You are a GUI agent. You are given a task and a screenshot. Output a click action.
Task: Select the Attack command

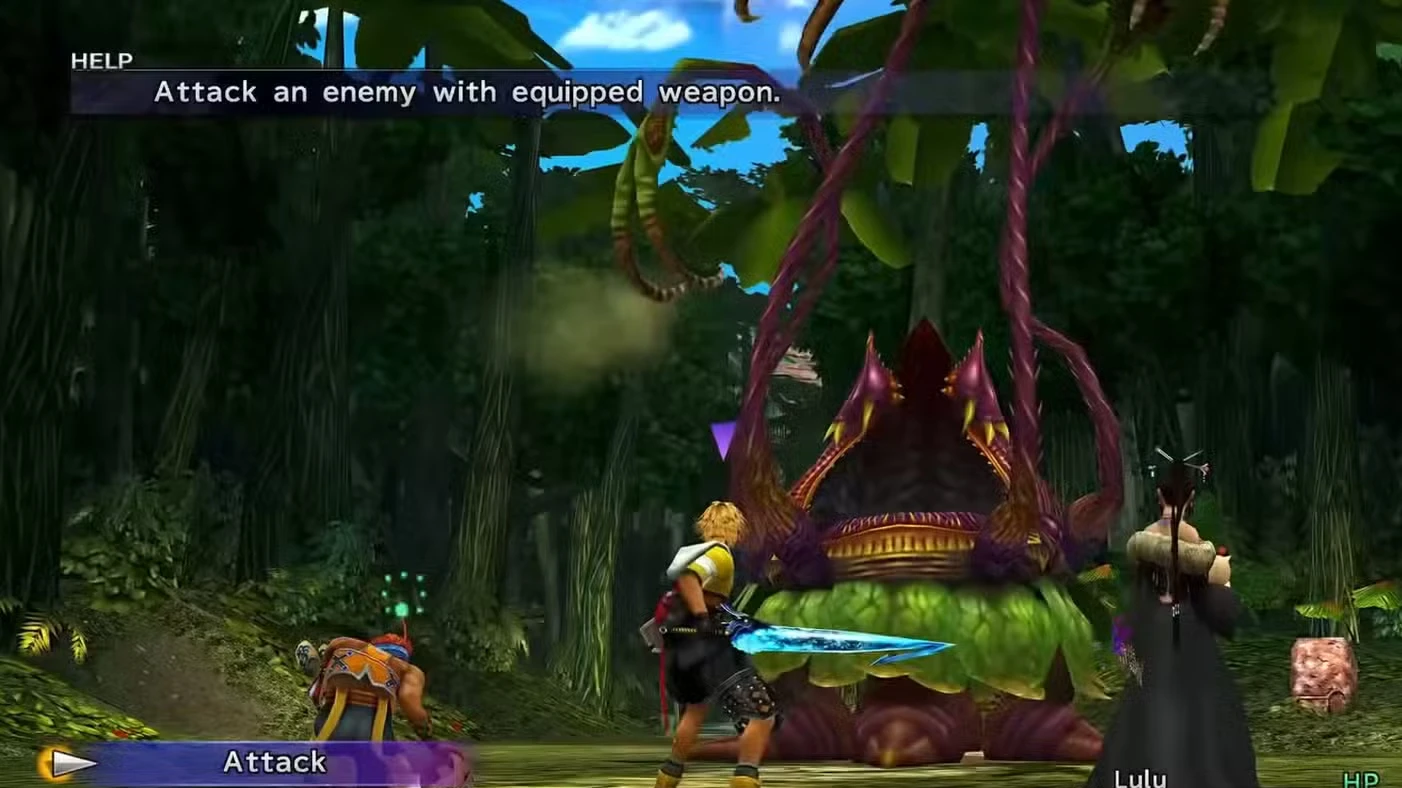tap(273, 762)
